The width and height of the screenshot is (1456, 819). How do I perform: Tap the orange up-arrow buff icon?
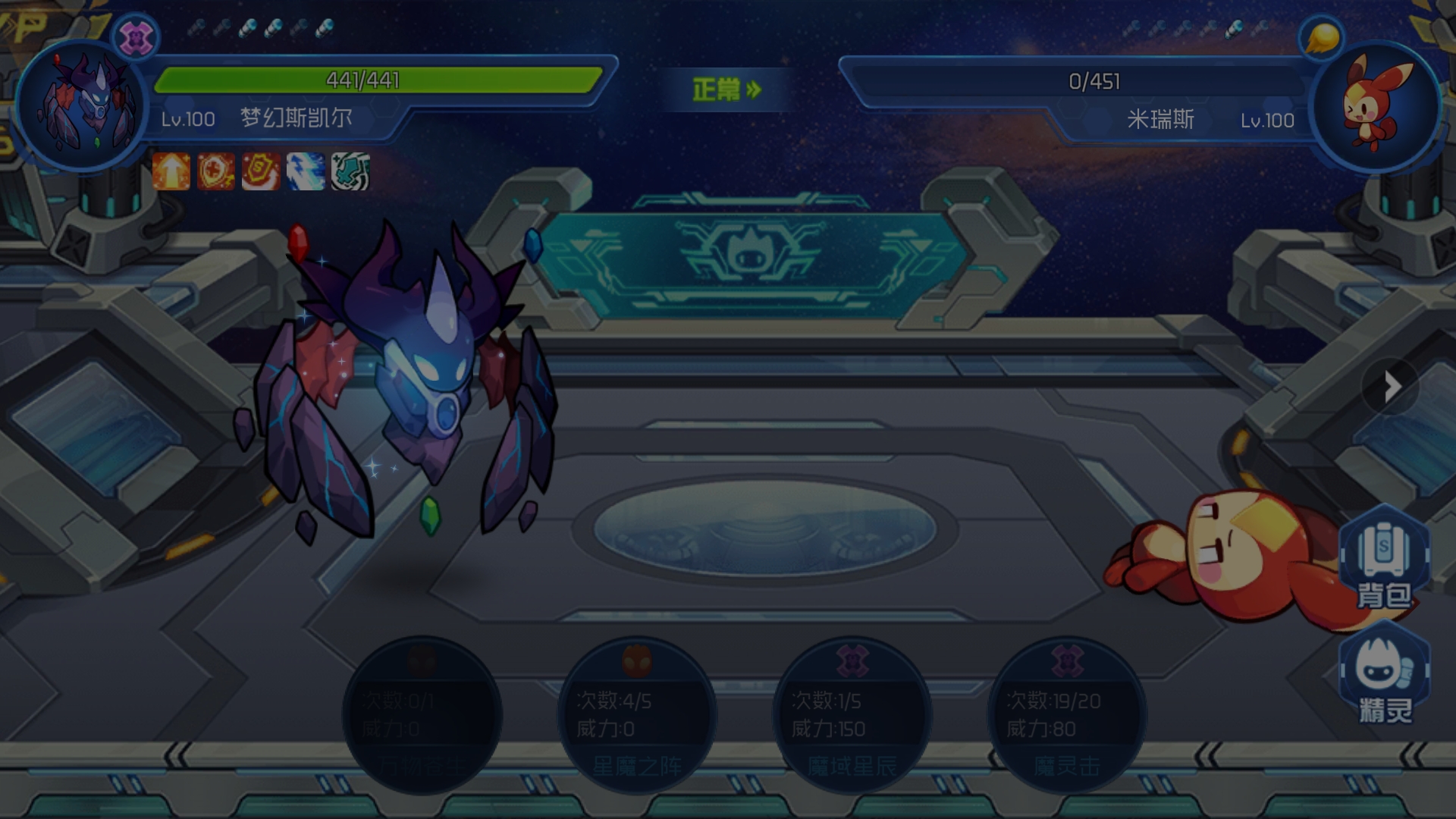[x=171, y=171]
